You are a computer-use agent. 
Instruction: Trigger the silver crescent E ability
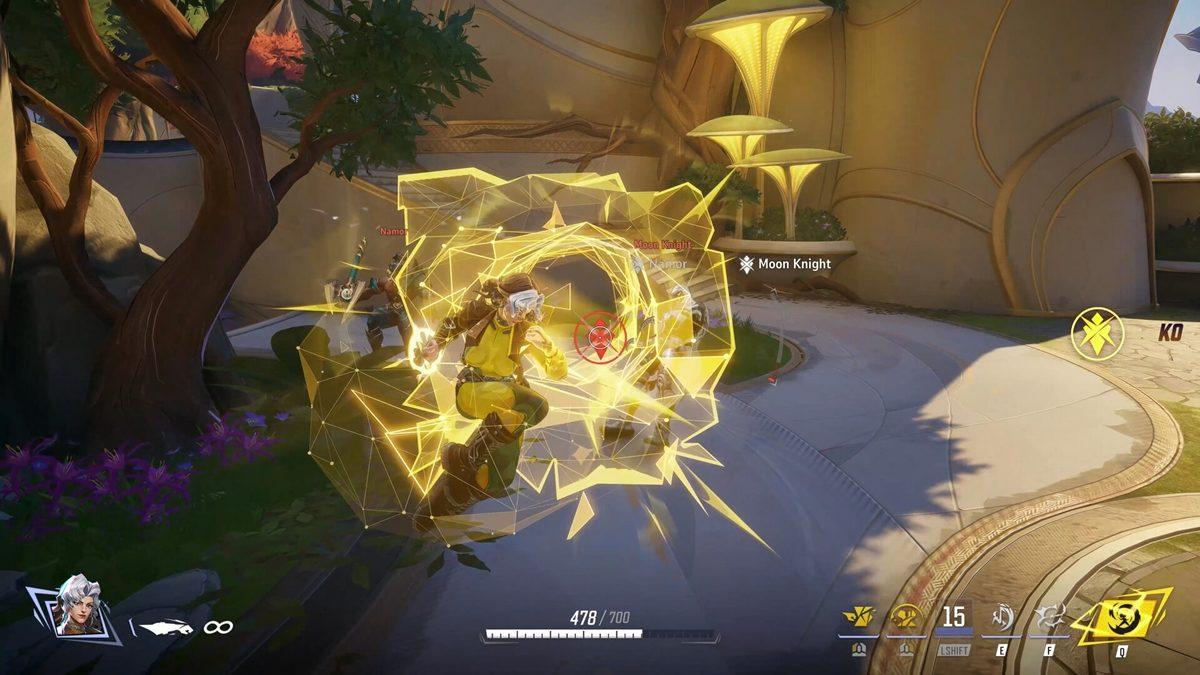tap(1001, 618)
